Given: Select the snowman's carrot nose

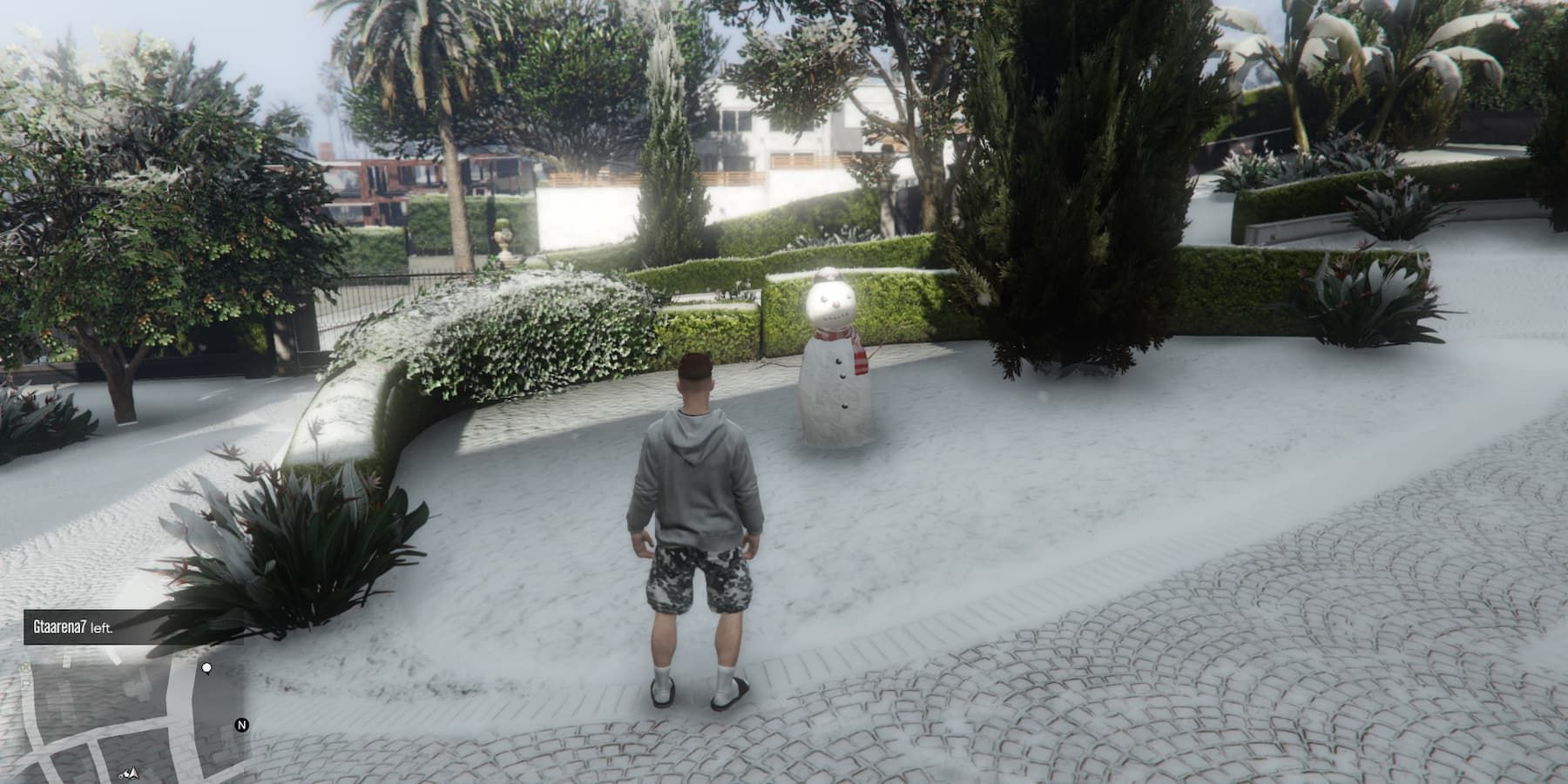Looking at the screenshot, I should (x=836, y=303).
